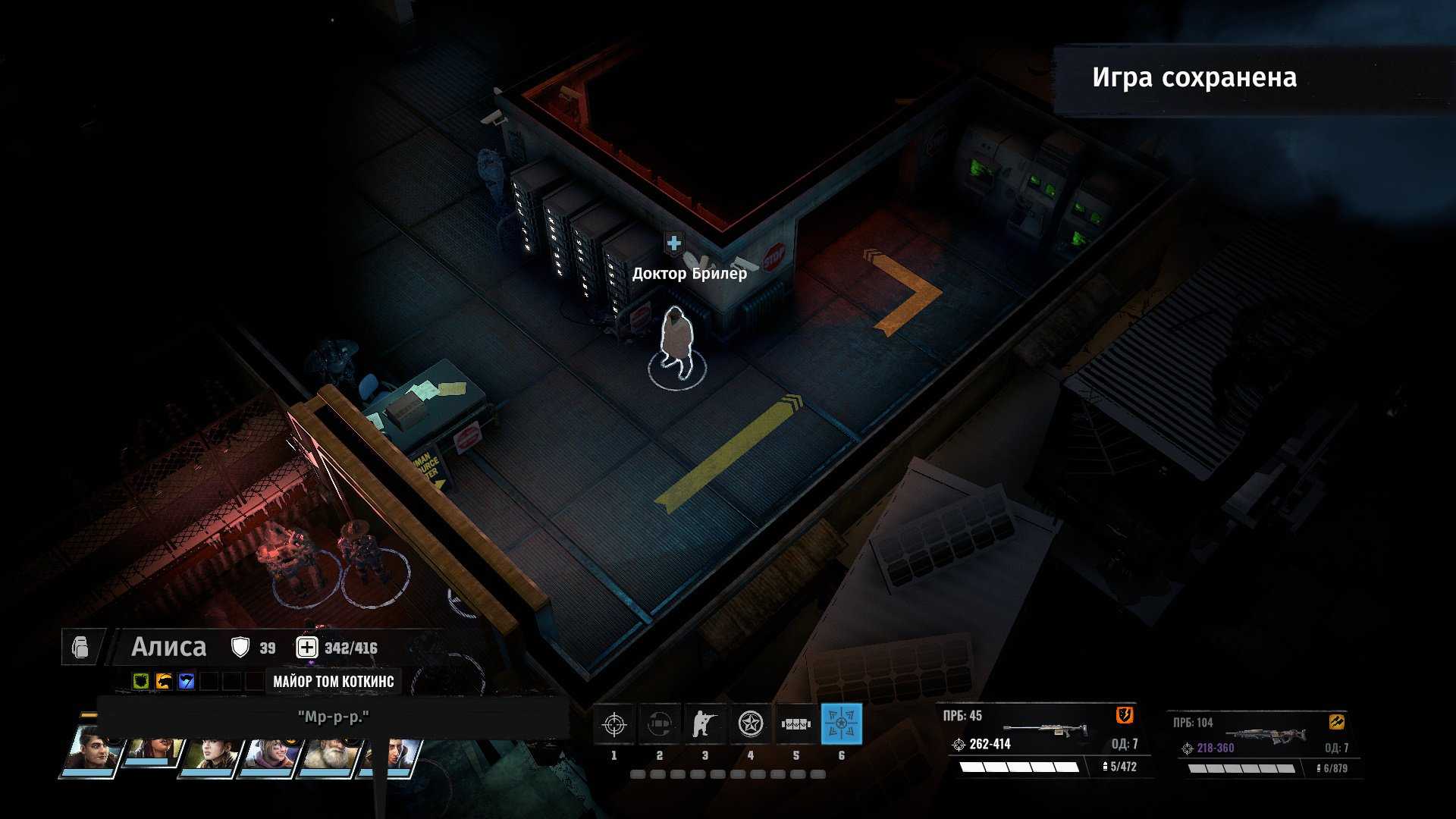The width and height of the screenshot is (1456, 819).
Task: Select the ammo belt ability slot
Action: tap(796, 724)
